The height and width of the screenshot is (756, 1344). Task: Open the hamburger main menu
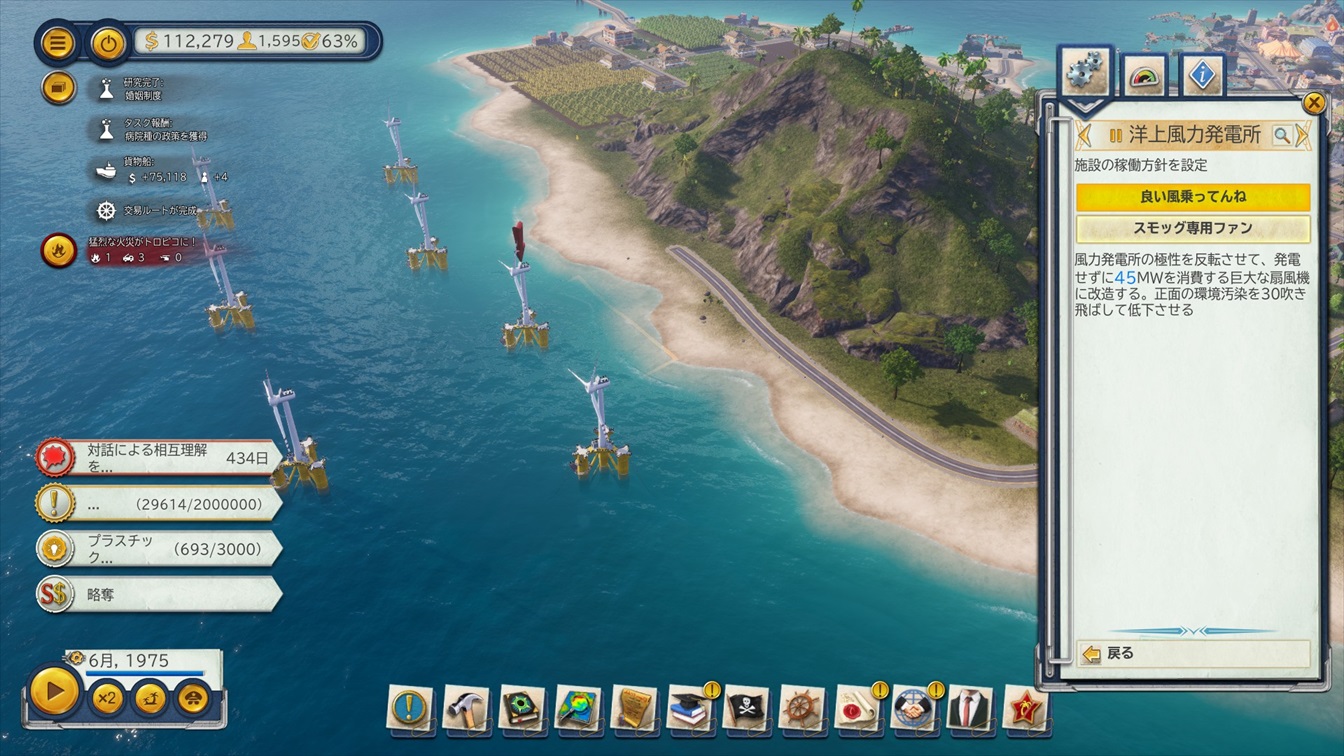(59, 43)
